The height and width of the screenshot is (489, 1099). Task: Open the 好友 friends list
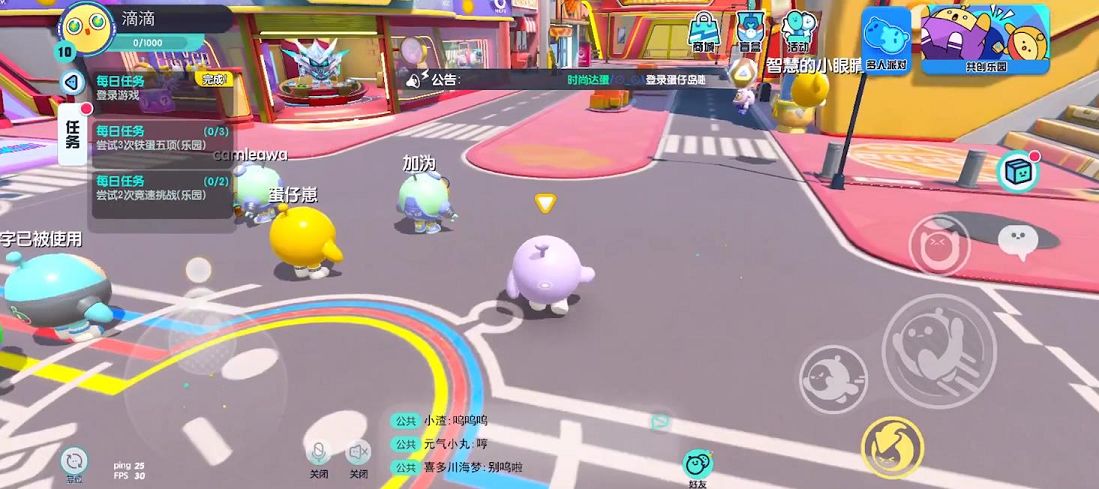pos(698,466)
